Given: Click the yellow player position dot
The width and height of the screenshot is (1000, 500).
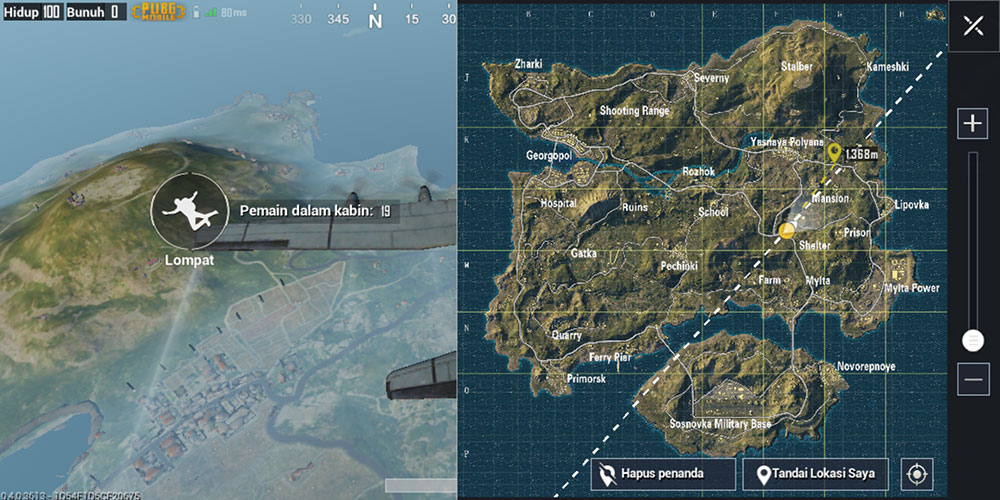Looking at the screenshot, I should 787,231.
